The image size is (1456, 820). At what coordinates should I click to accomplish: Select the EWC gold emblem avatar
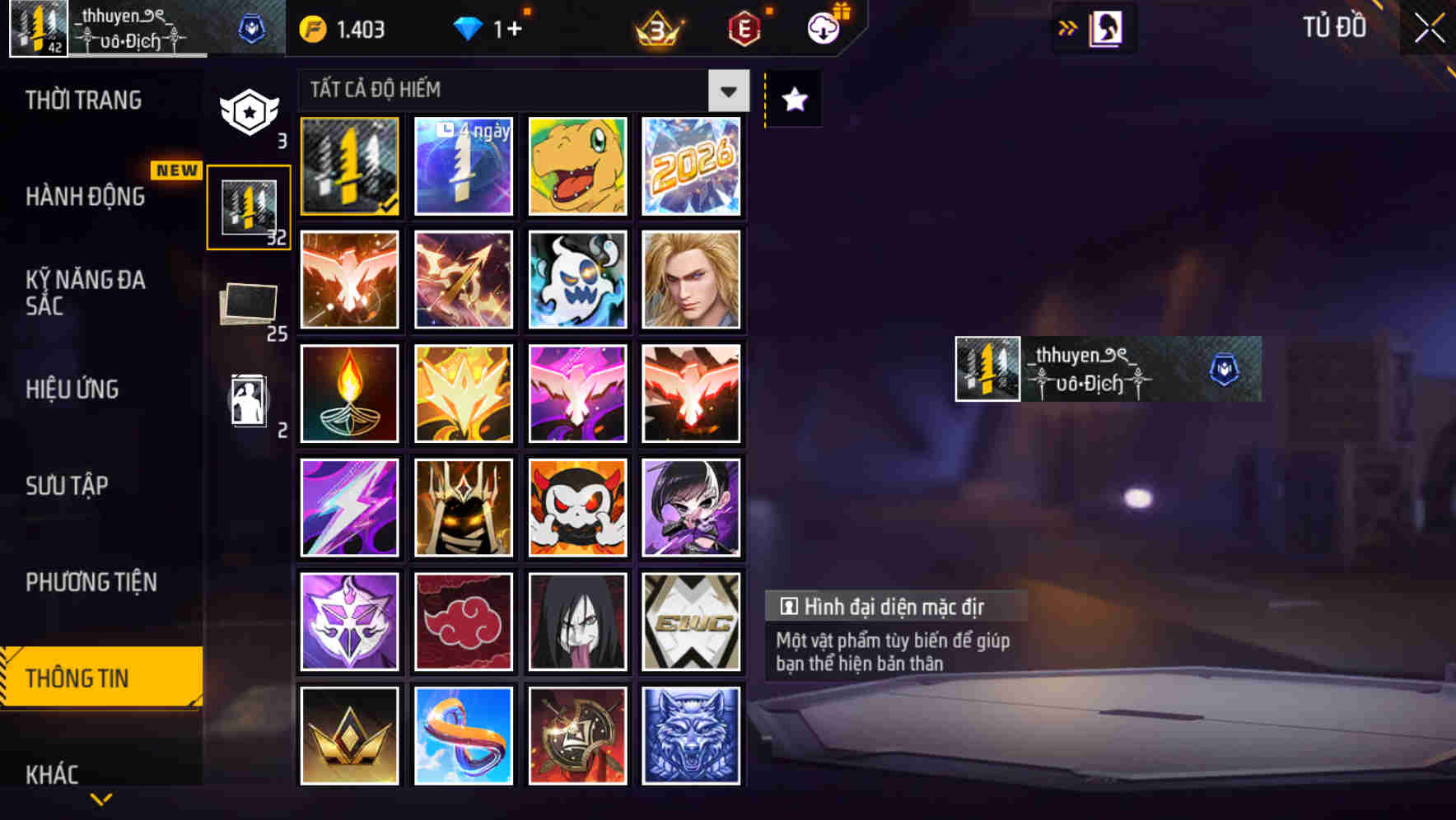(692, 622)
